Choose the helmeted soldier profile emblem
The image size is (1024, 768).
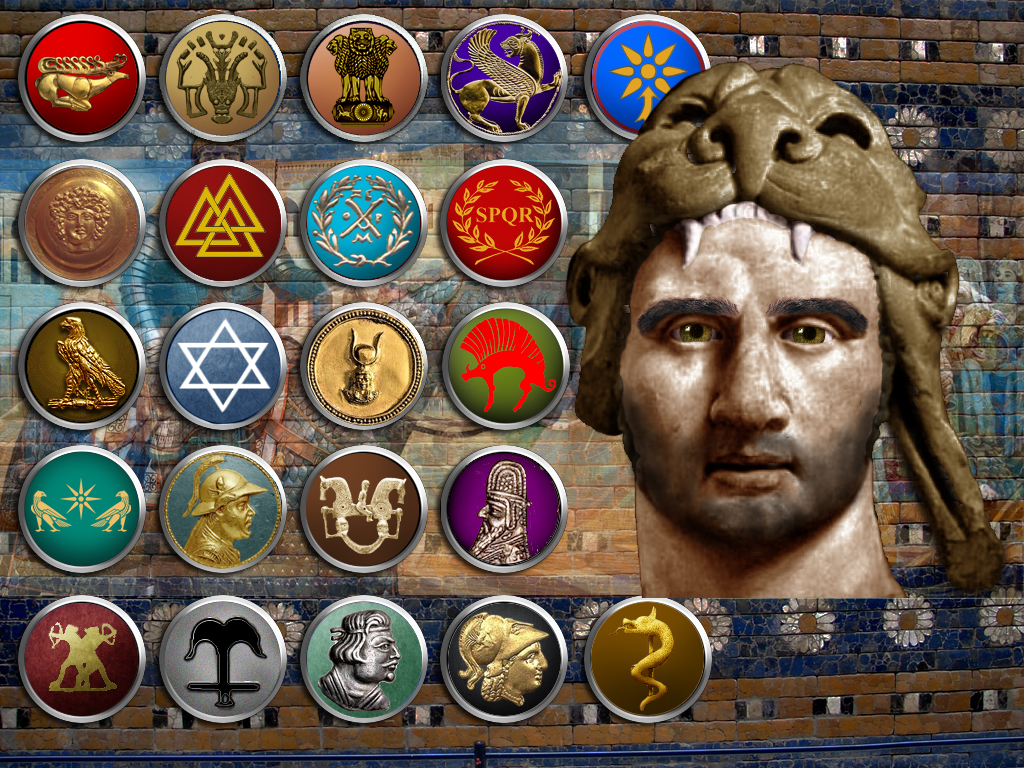[x=223, y=509]
